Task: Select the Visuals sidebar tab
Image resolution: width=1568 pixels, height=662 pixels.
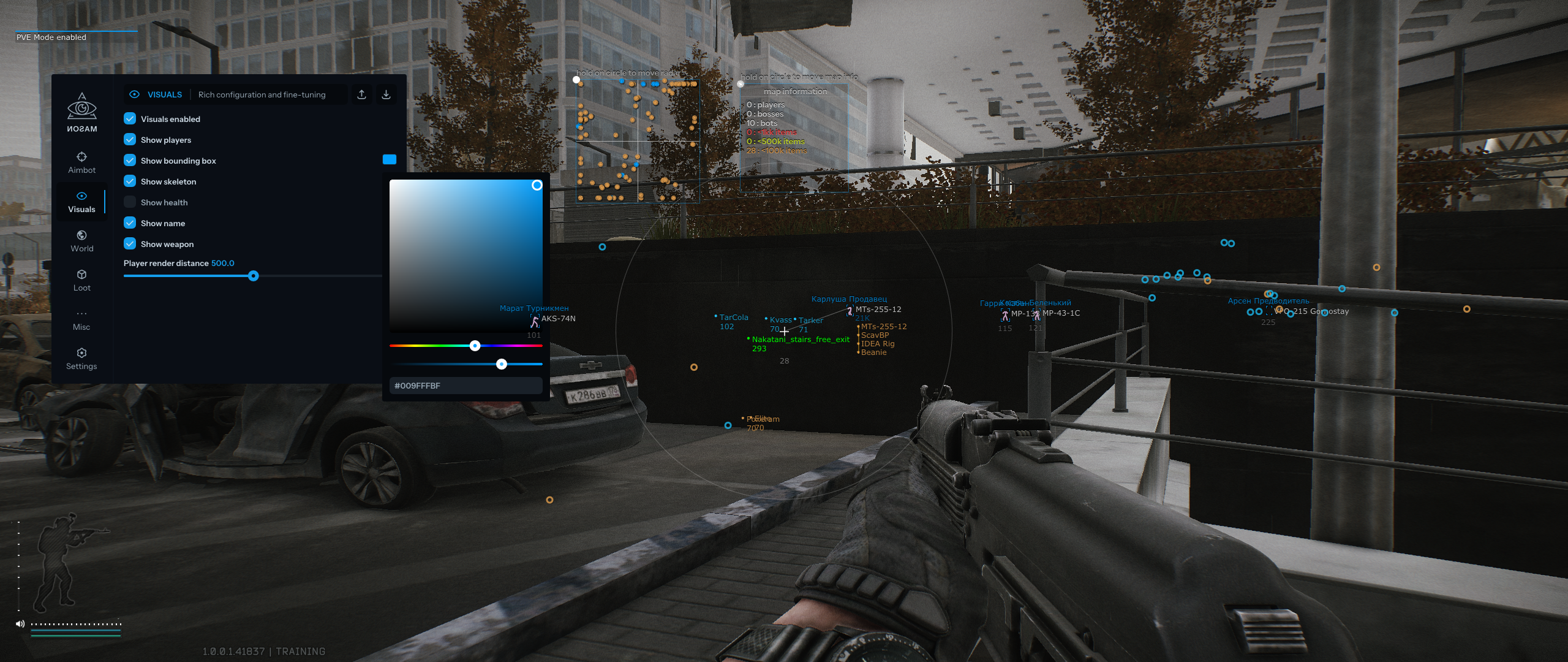Action: click(81, 202)
